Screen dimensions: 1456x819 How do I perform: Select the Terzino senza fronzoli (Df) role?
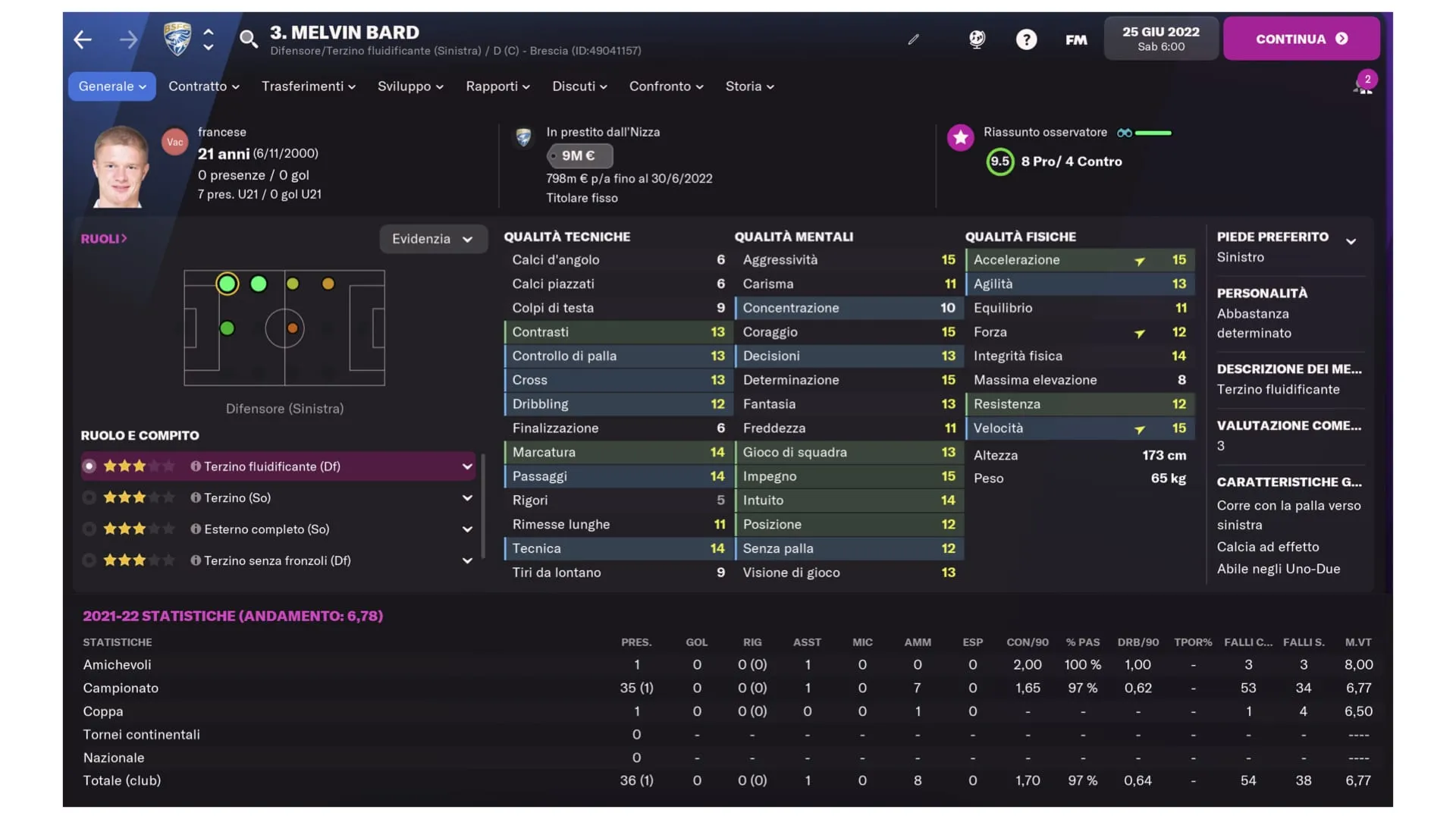pyautogui.click(x=89, y=560)
